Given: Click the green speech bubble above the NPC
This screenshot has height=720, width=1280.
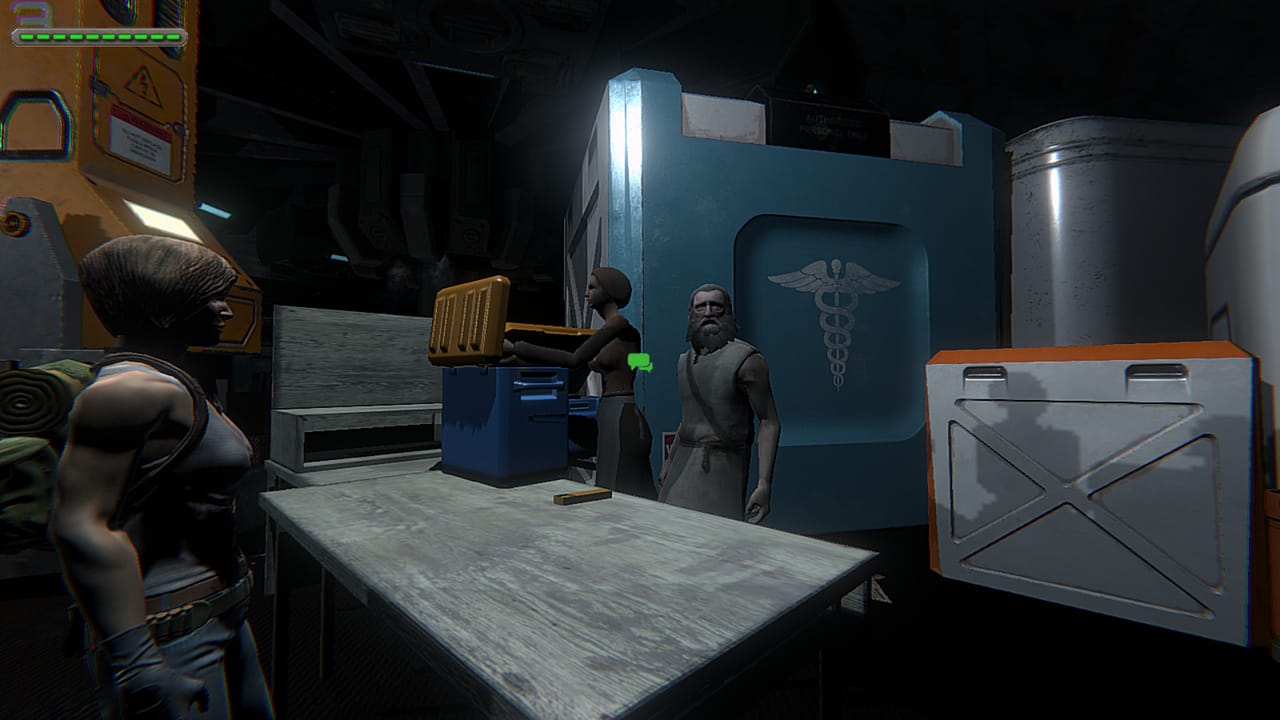Looking at the screenshot, I should pyautogui.click(x=639, y=362).
